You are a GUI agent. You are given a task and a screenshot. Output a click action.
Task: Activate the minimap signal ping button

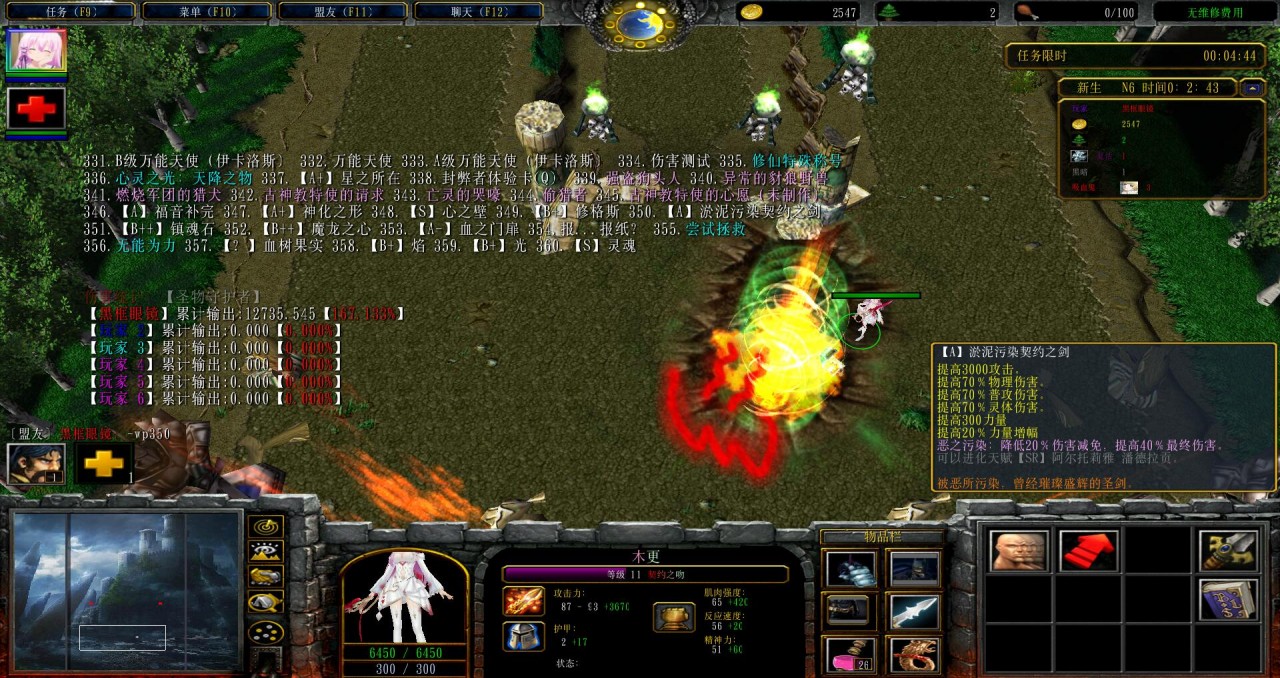pos(265,526)
